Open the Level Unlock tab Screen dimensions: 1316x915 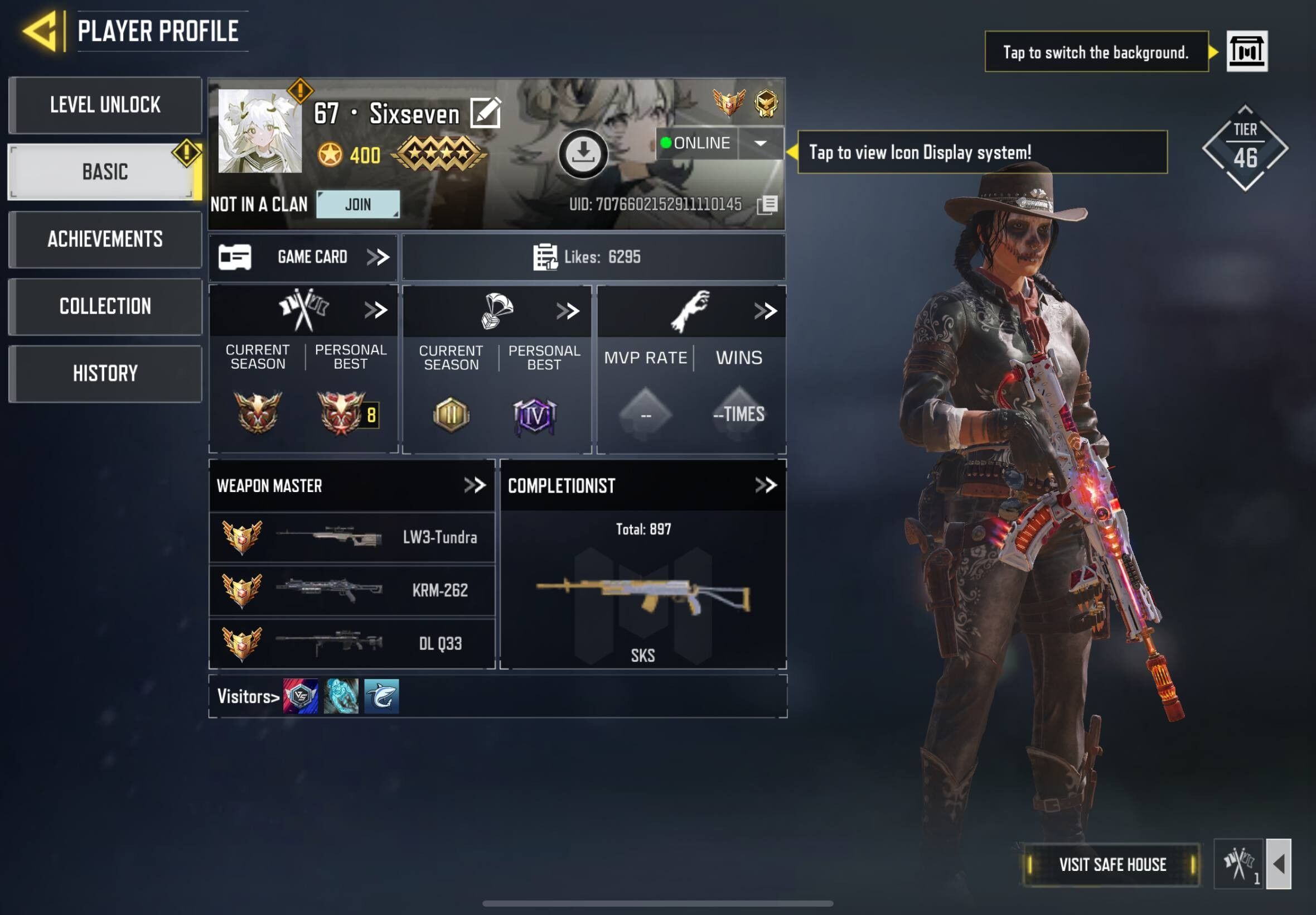click(x=105, y=105)
